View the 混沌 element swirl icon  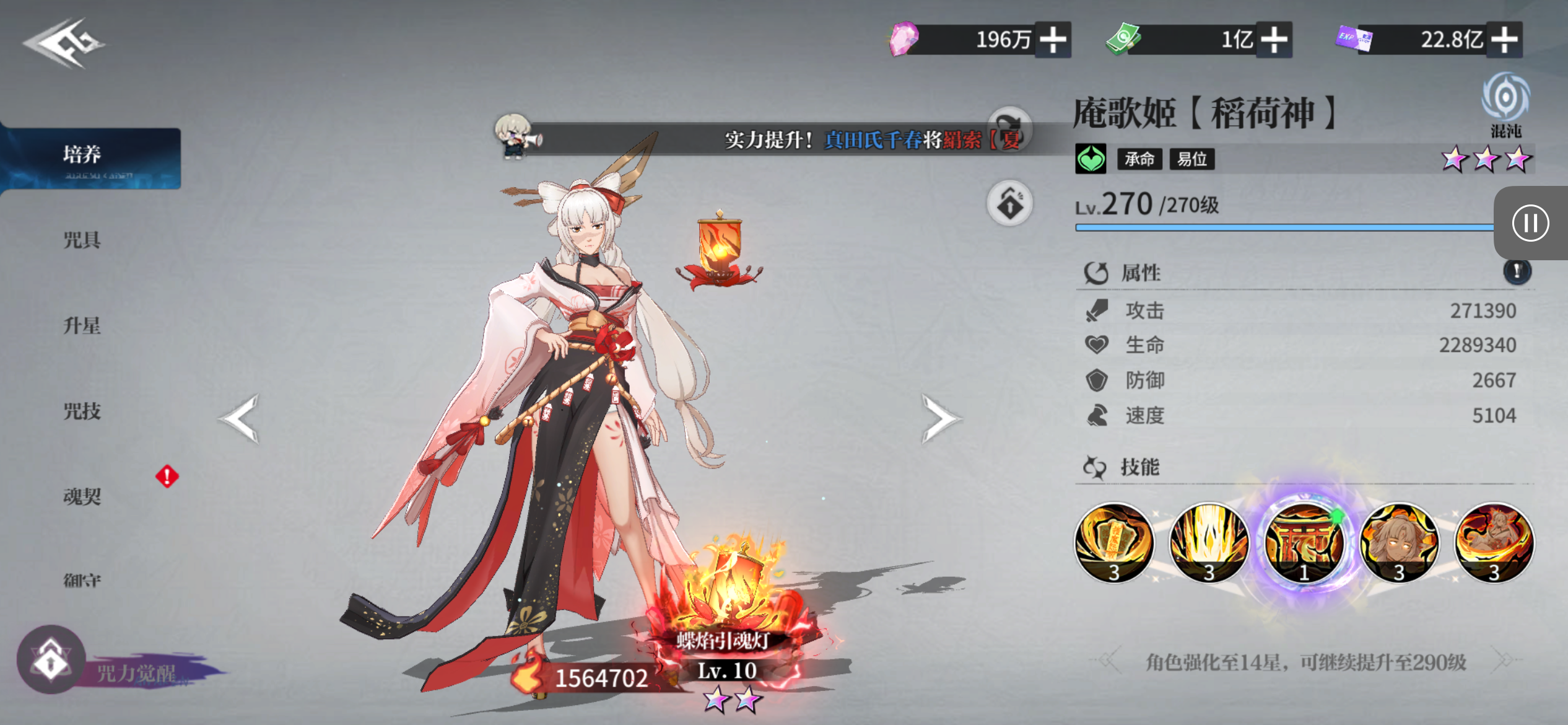(1505, 99)
